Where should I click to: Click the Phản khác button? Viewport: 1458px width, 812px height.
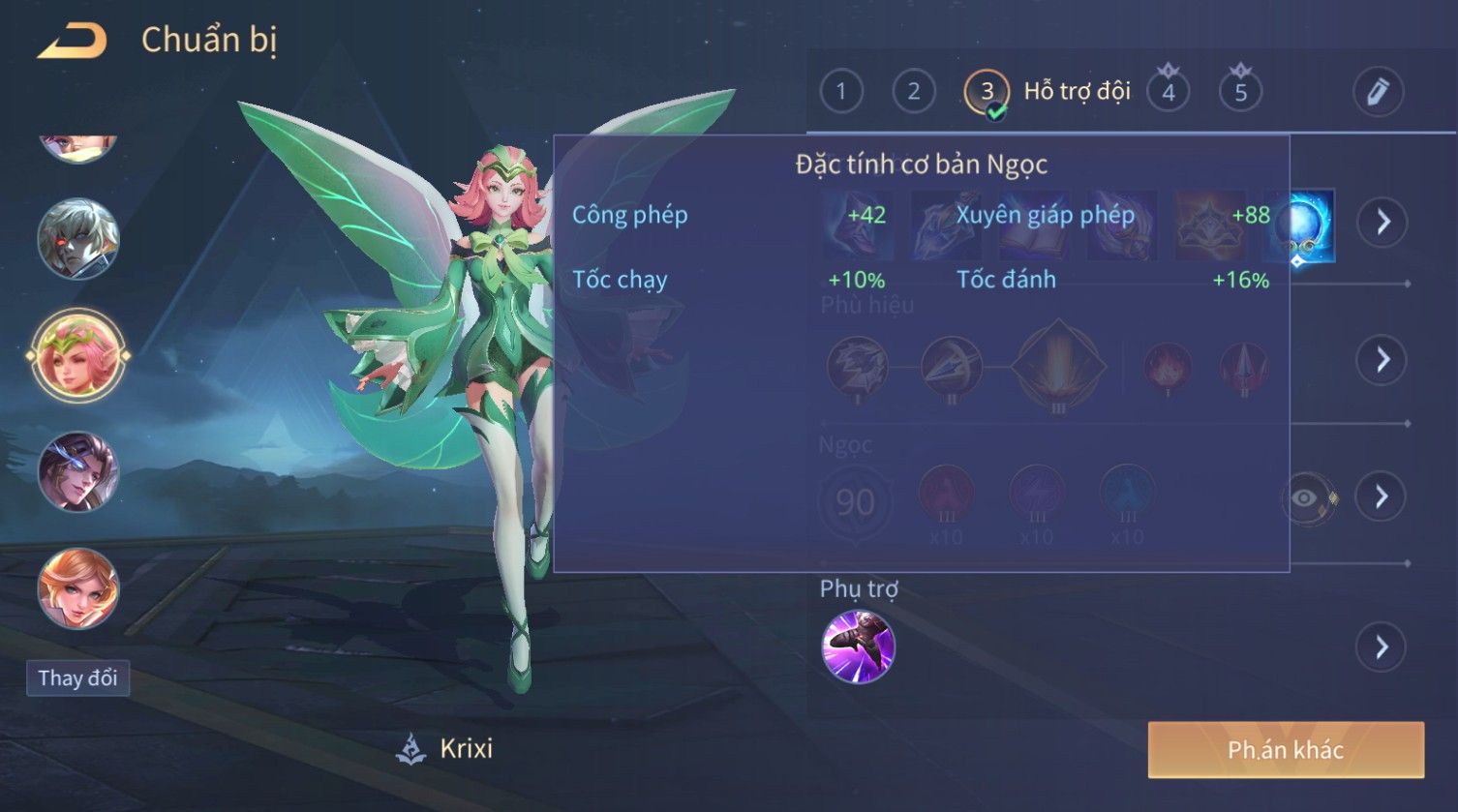point(1286,750)
